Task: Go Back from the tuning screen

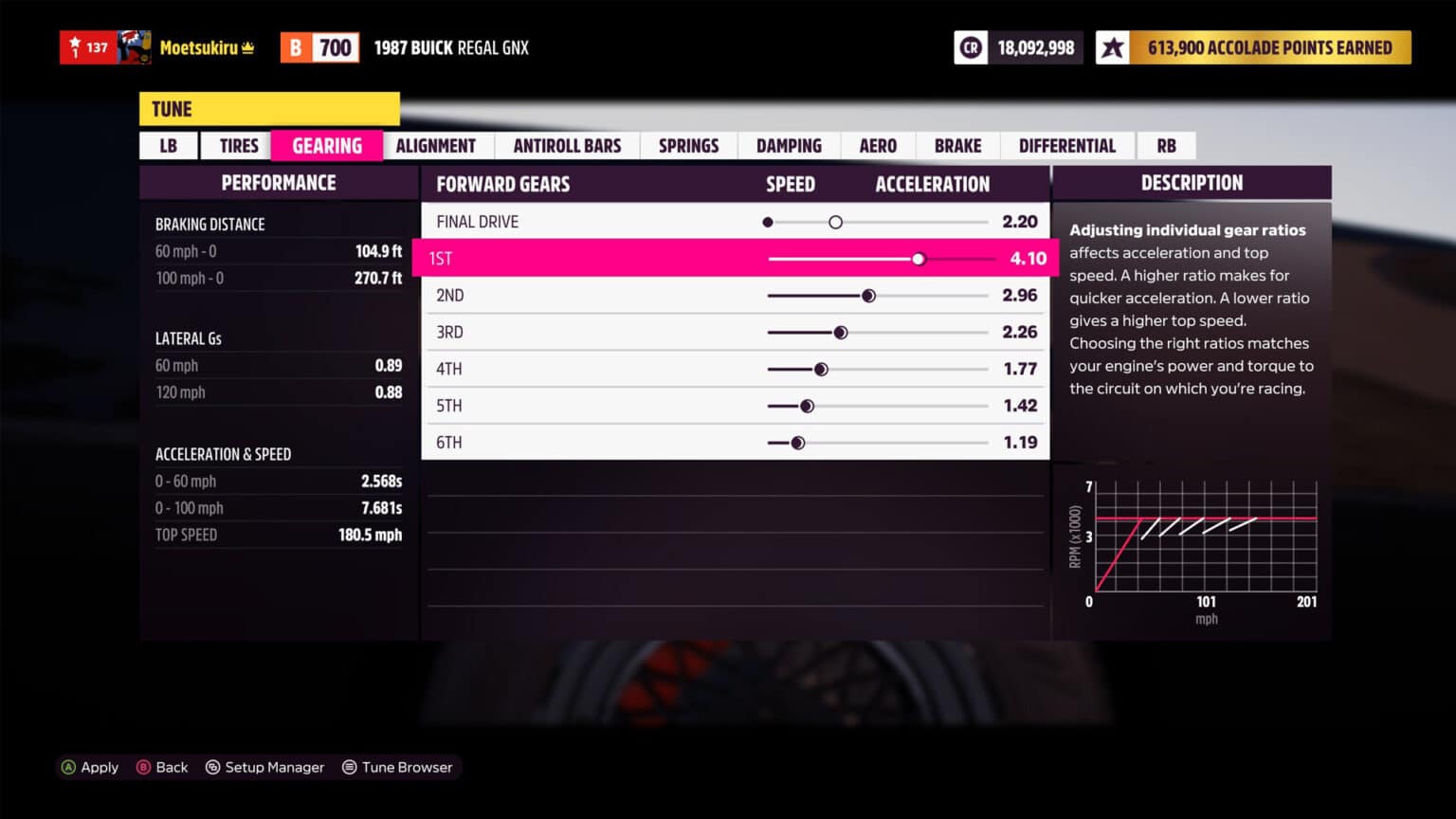Action: [x=162, y=767]
